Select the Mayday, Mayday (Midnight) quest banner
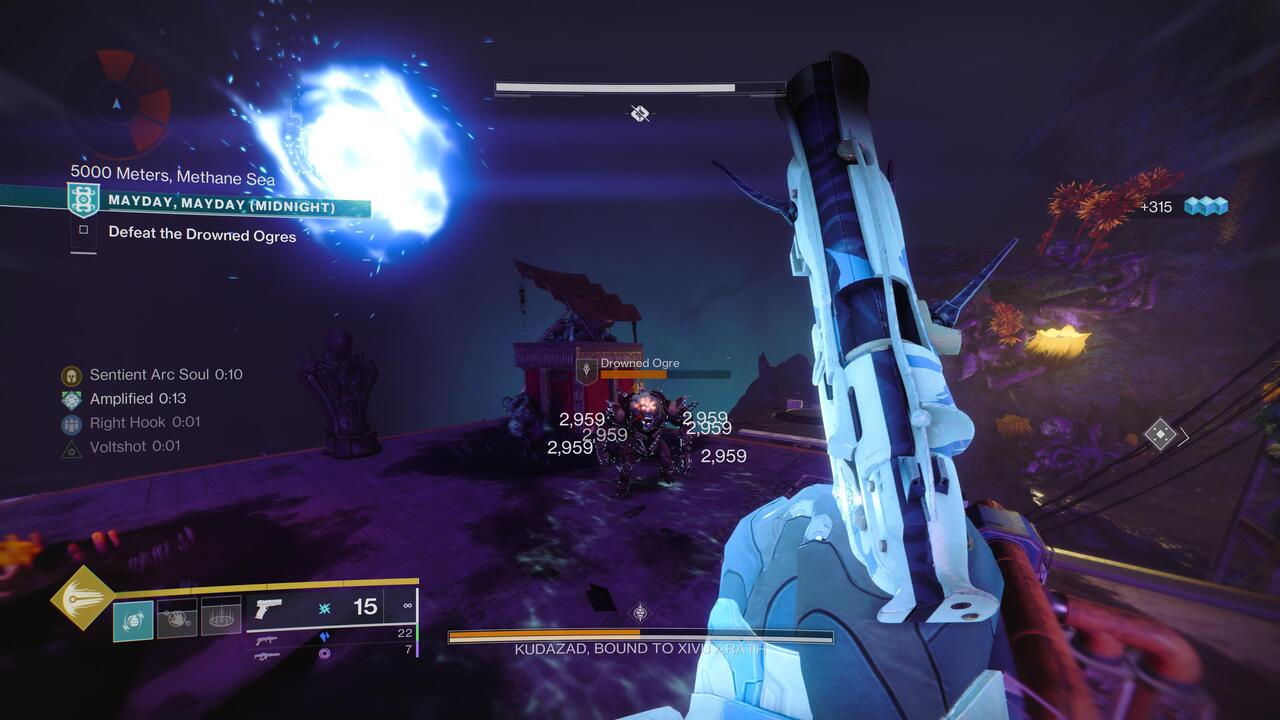 221,206
